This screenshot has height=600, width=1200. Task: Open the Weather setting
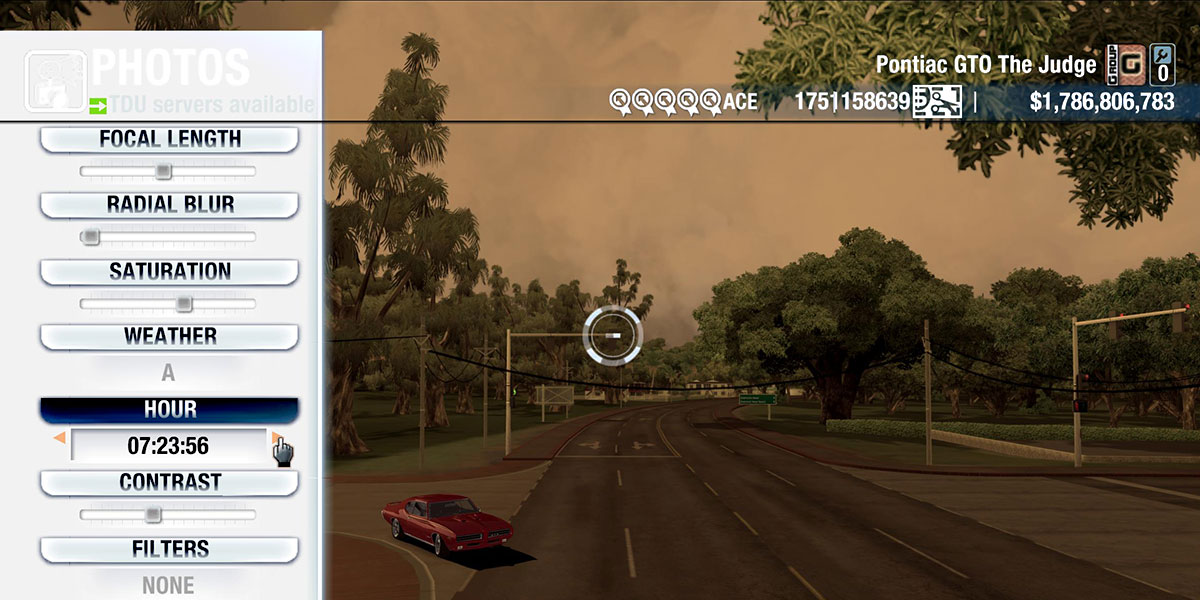point(169,336)
